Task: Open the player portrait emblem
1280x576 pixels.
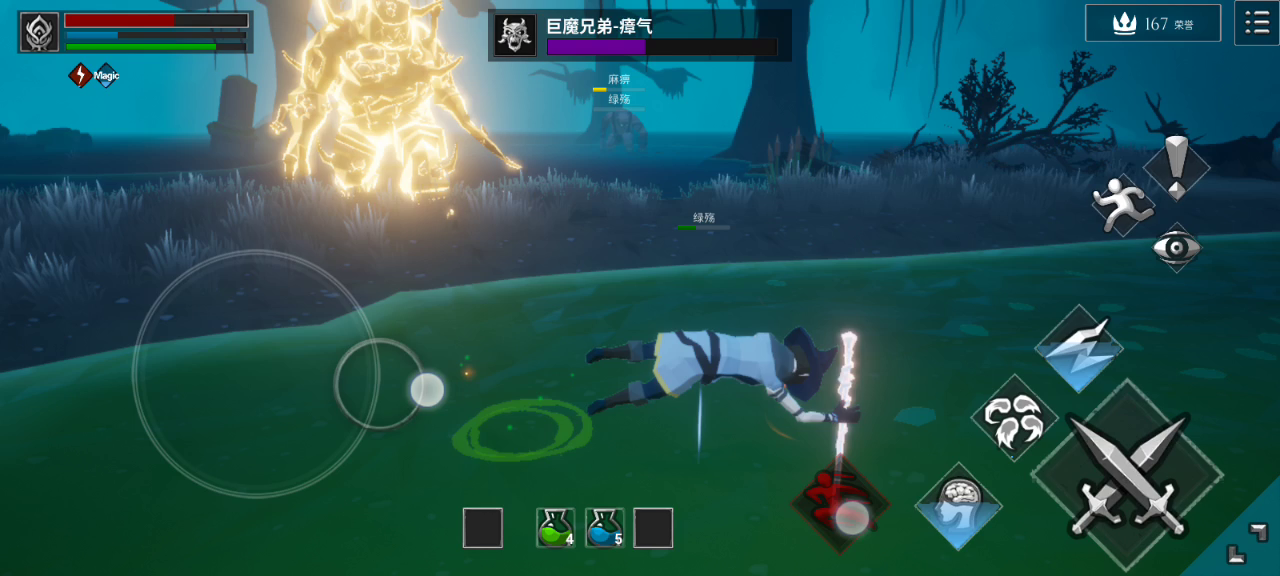Action: point(39,32)
